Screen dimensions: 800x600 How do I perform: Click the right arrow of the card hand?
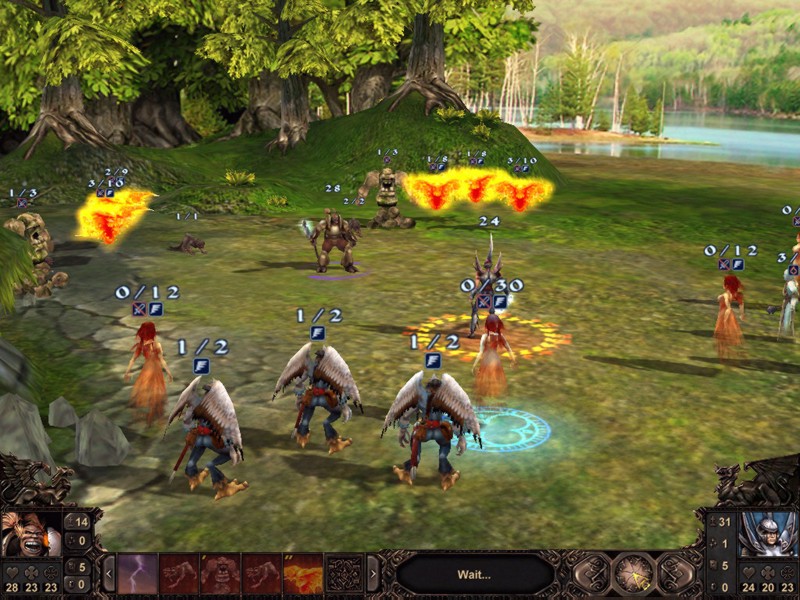373,574
